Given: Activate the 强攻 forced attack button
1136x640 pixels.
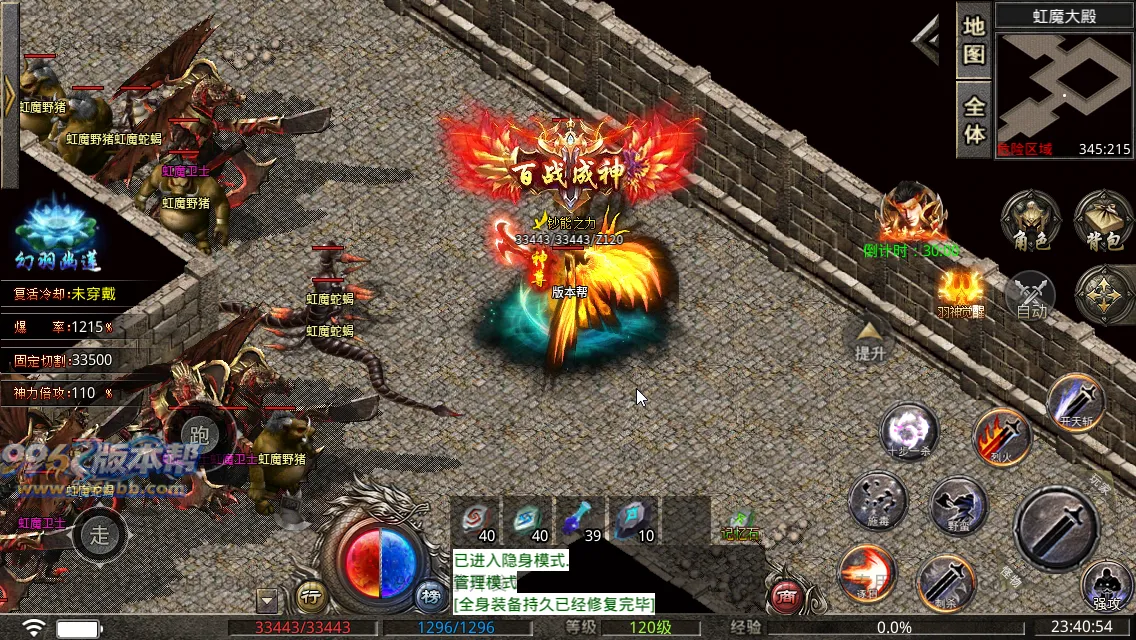Looking at the screenshot, I should click(x=1107, y=586).
